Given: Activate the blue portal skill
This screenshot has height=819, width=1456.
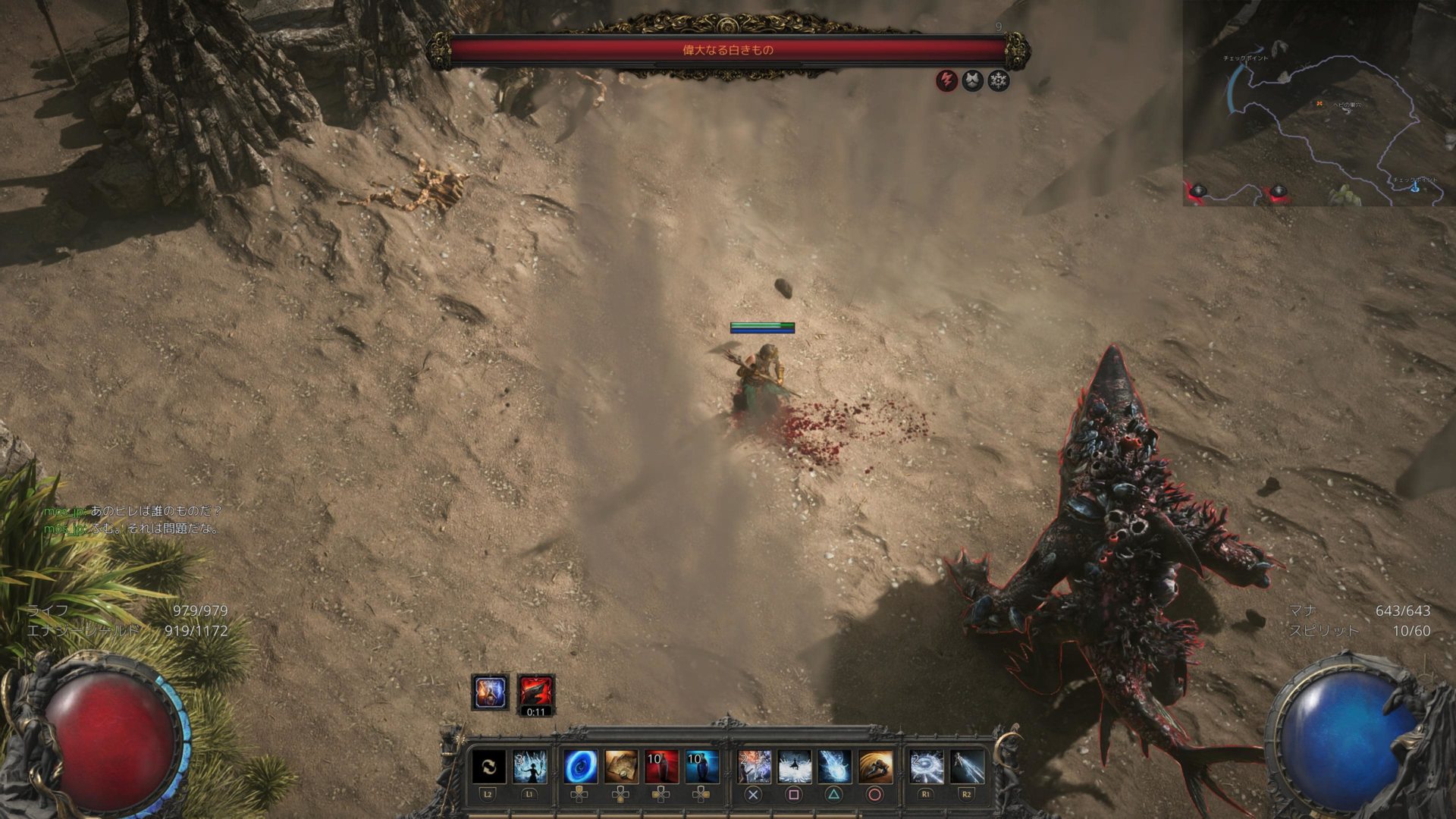Looking at the screenshot, I should tap(580, 767).
